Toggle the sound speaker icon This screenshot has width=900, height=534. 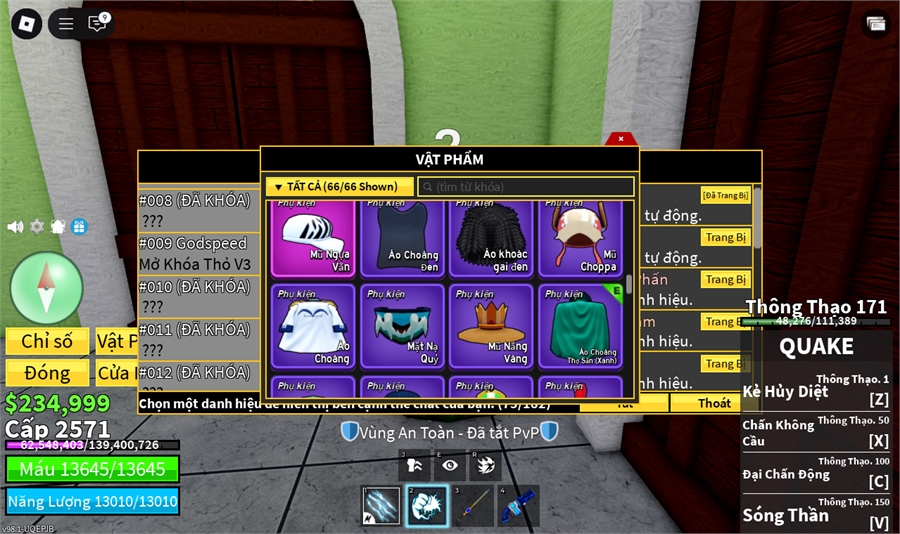click(x=15, y=227)
